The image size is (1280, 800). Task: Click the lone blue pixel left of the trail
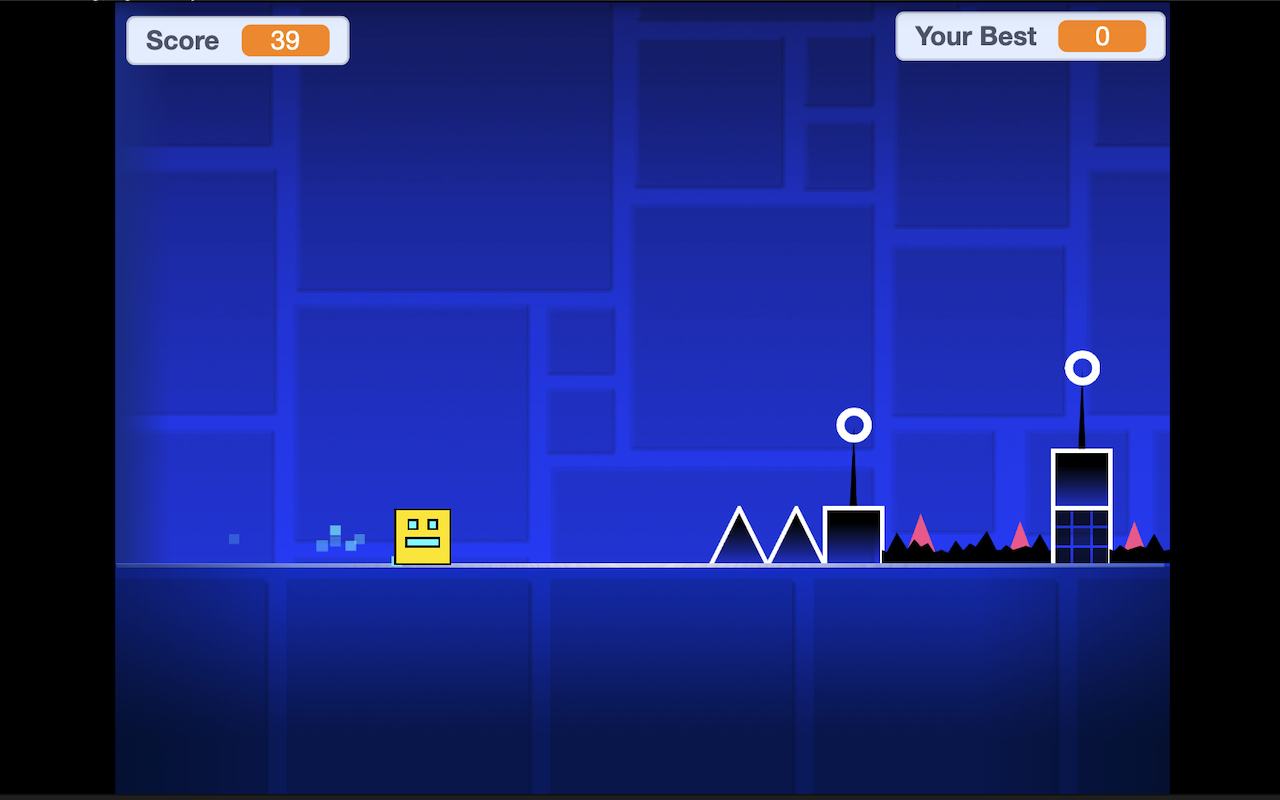(x=234, y=539)
